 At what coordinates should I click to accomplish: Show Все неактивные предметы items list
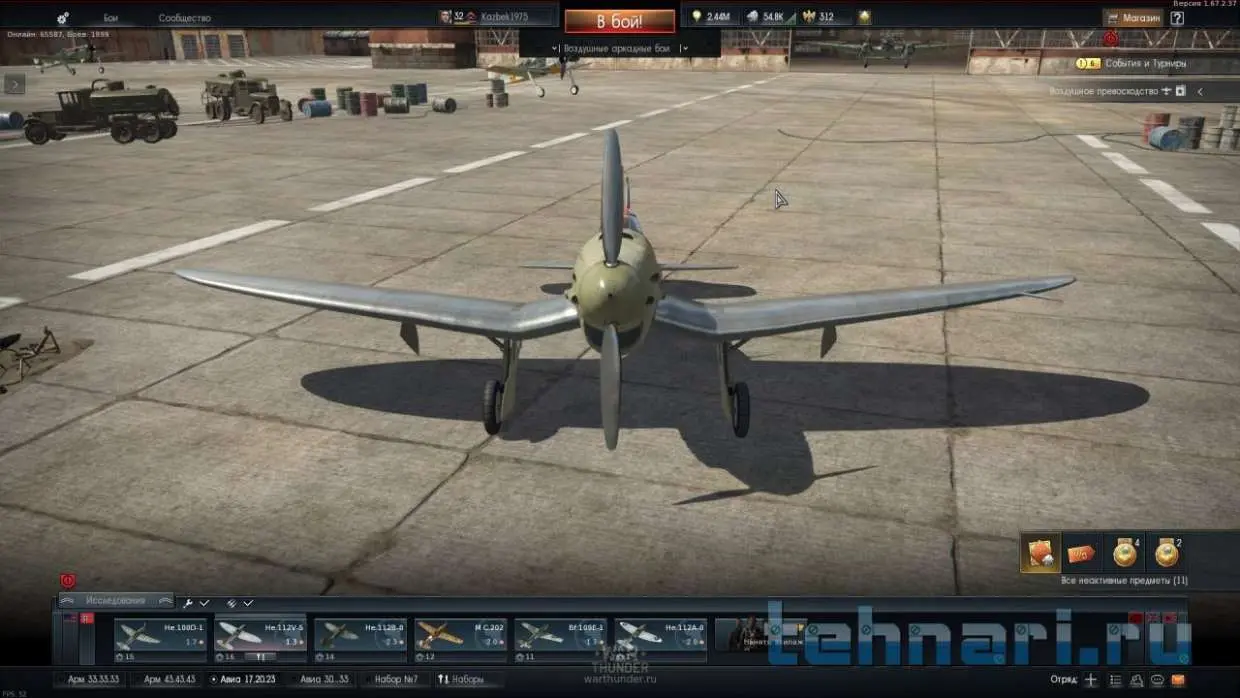click(x=1125, y=580)
